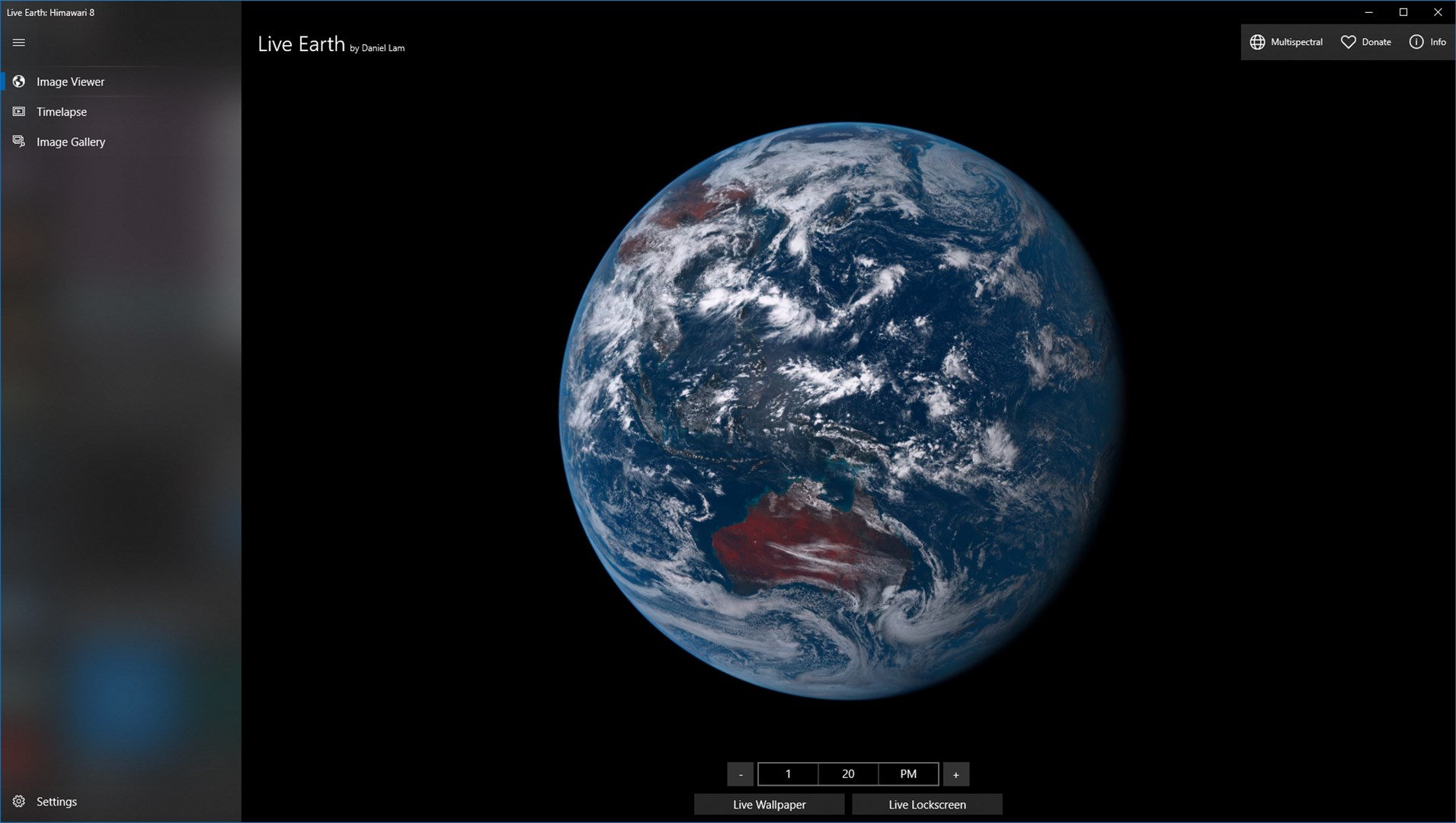Click the hamburger menu icon
The width and height of the screenshot is (1456, 823).
tap(18, 42)
